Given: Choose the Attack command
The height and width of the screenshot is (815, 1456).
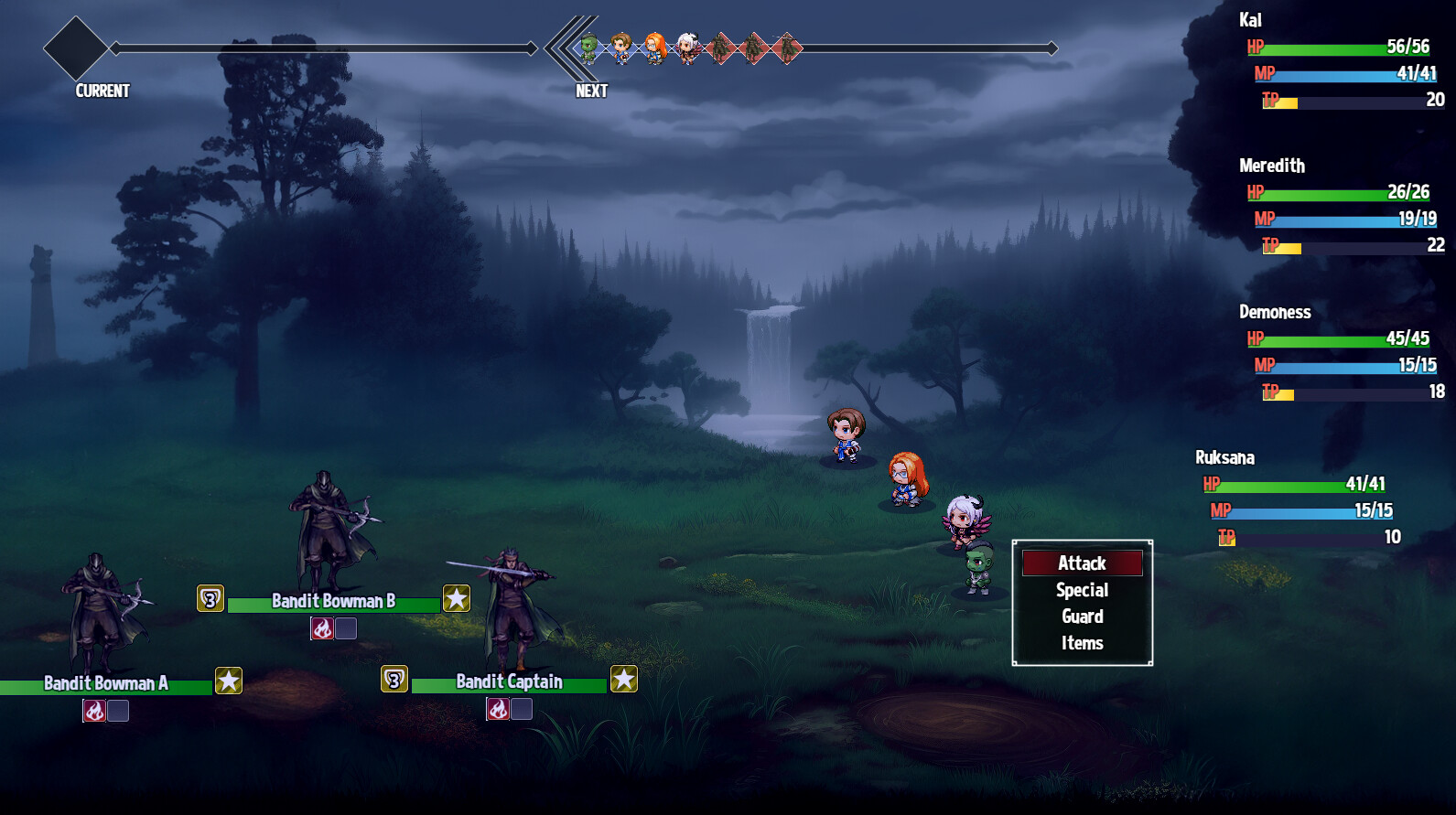Looking at the screenshot, I should pyautogui.click(x=1082, y=563).
